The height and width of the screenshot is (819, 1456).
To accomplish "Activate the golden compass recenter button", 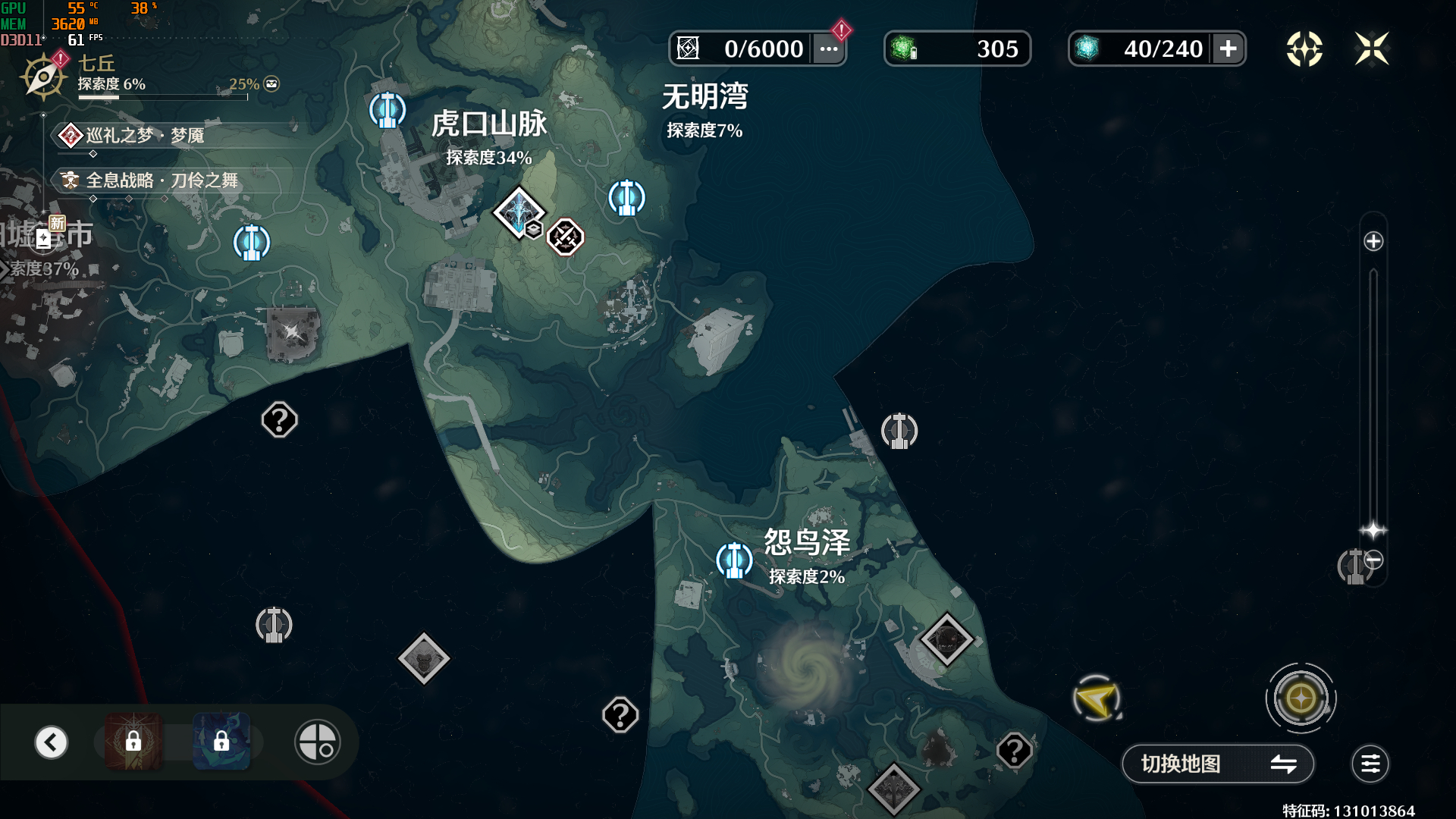I will (x=1301, y=698).
